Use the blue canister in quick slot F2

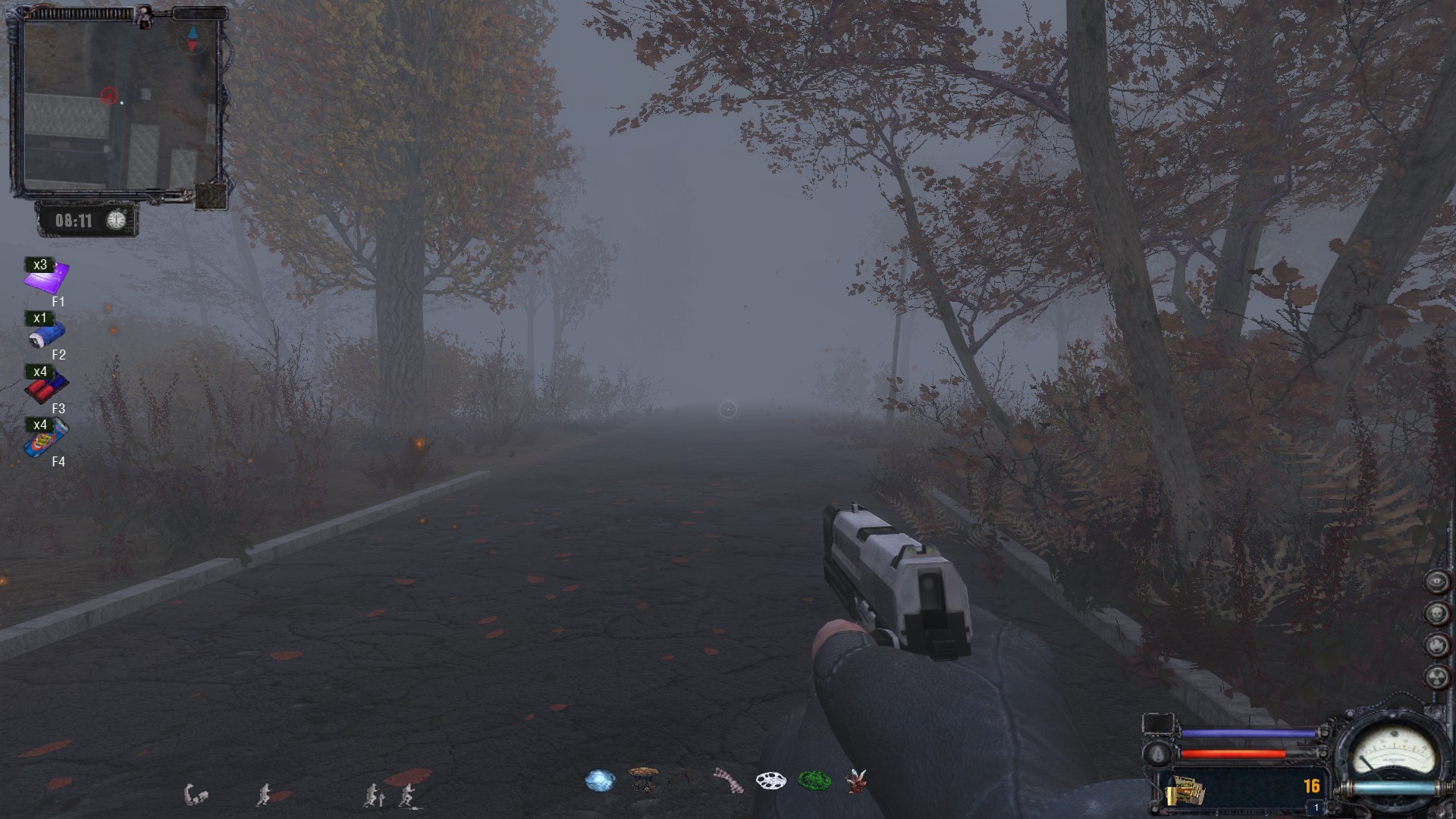click(46, 332)
